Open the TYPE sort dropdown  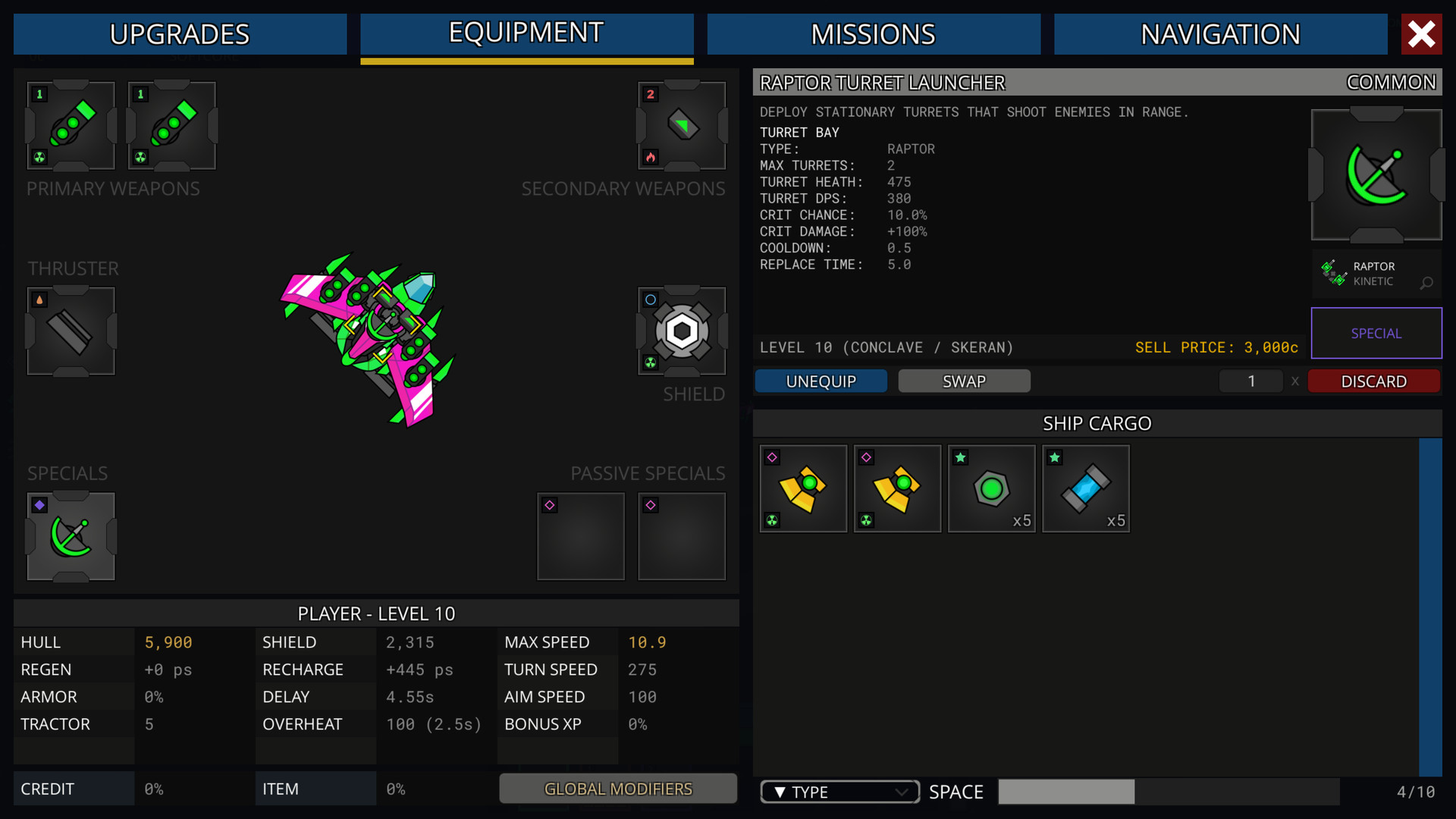(x=839, y=791)
